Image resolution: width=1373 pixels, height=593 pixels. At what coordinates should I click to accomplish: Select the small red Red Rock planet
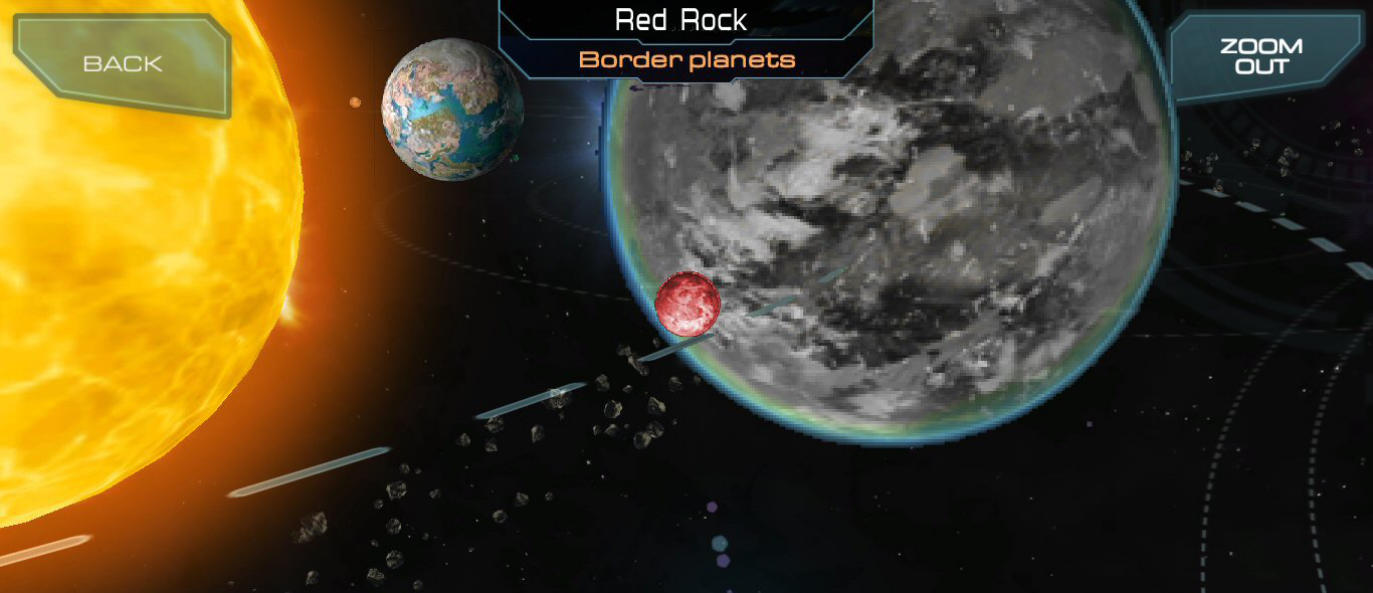coord(688,303)
